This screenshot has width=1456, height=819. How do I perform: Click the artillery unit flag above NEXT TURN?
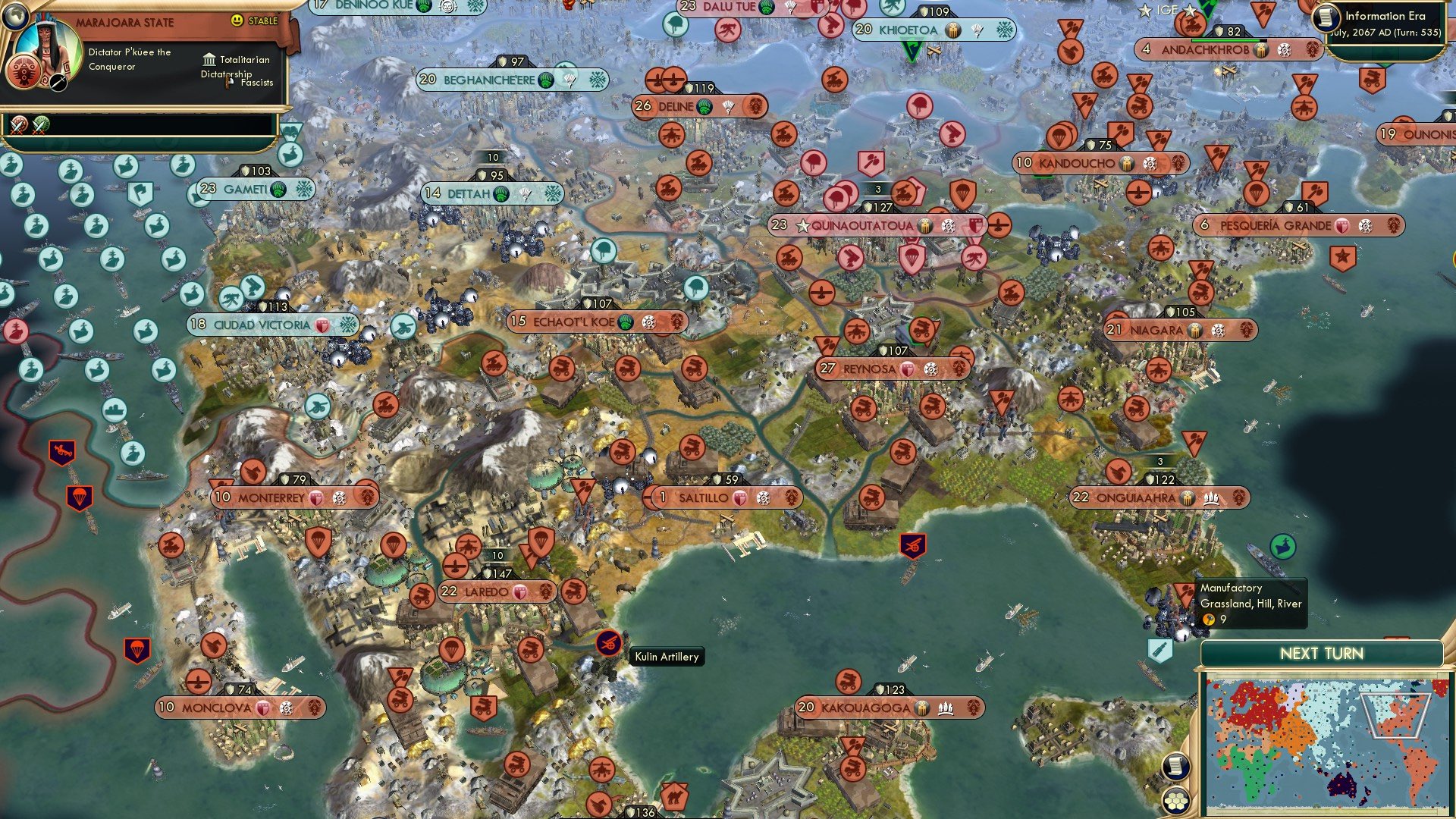pyautogui.click(x=1159, y=648)
